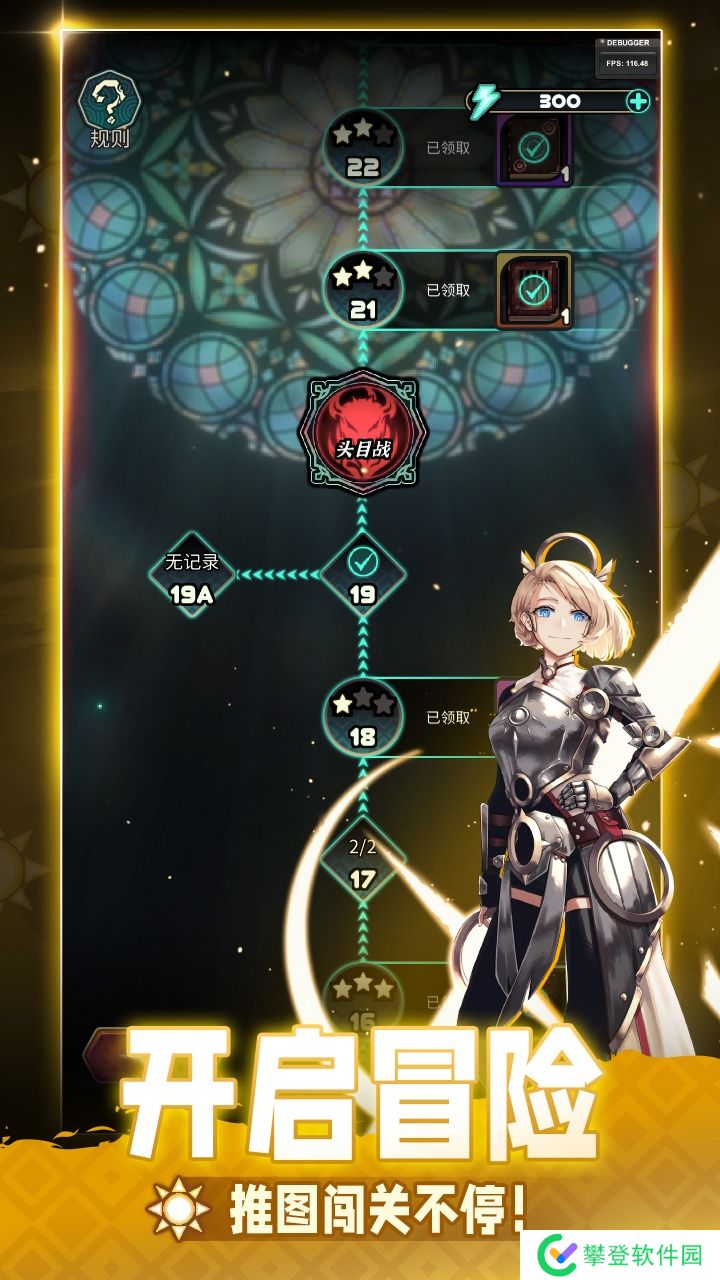
Task: View the claimed gold-framed book reward
Action: tap(534, 290)
